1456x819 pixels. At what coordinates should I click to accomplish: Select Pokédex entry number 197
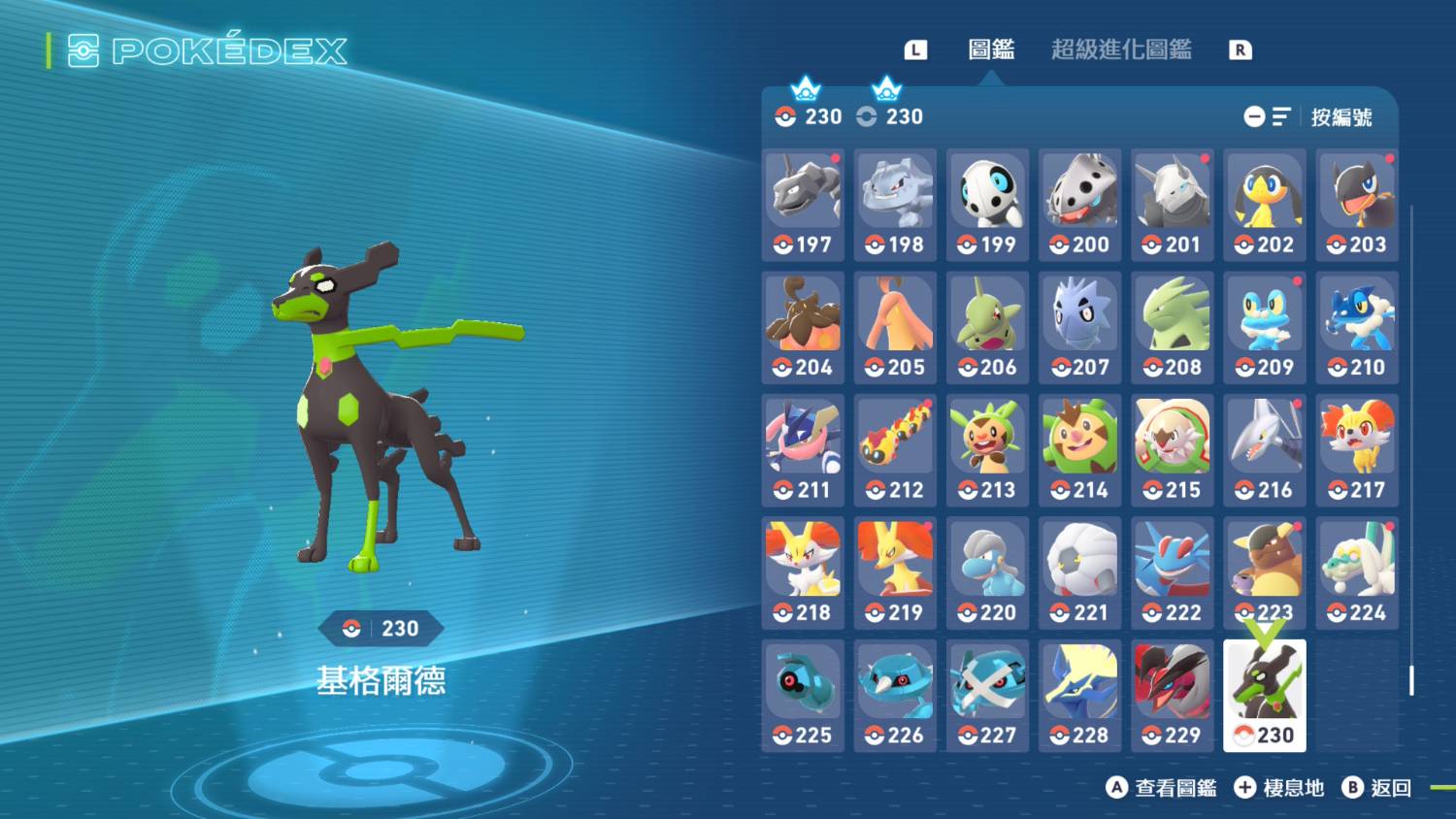coord(803,205)
